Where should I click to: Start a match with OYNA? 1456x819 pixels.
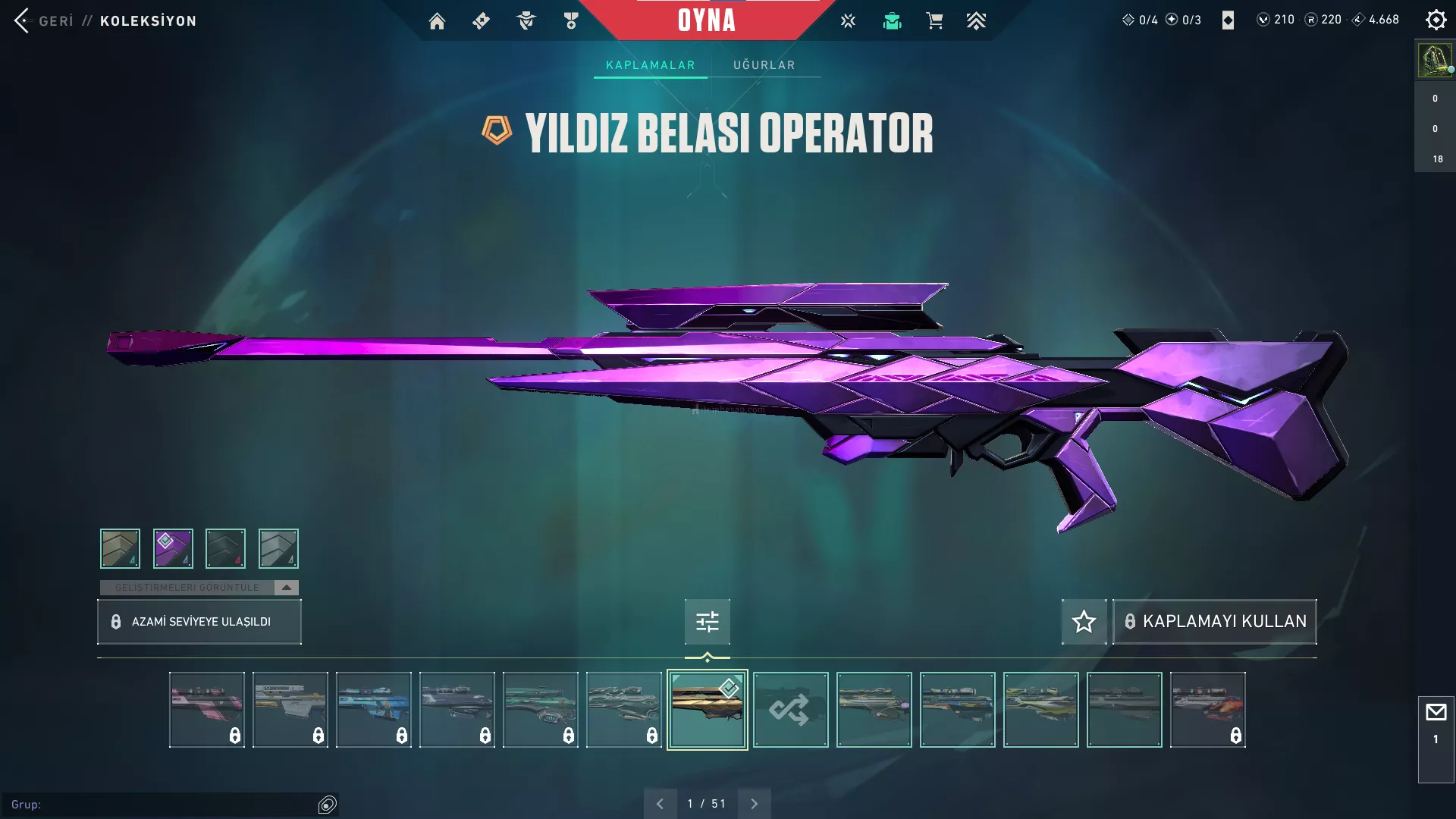click(706, 20)
